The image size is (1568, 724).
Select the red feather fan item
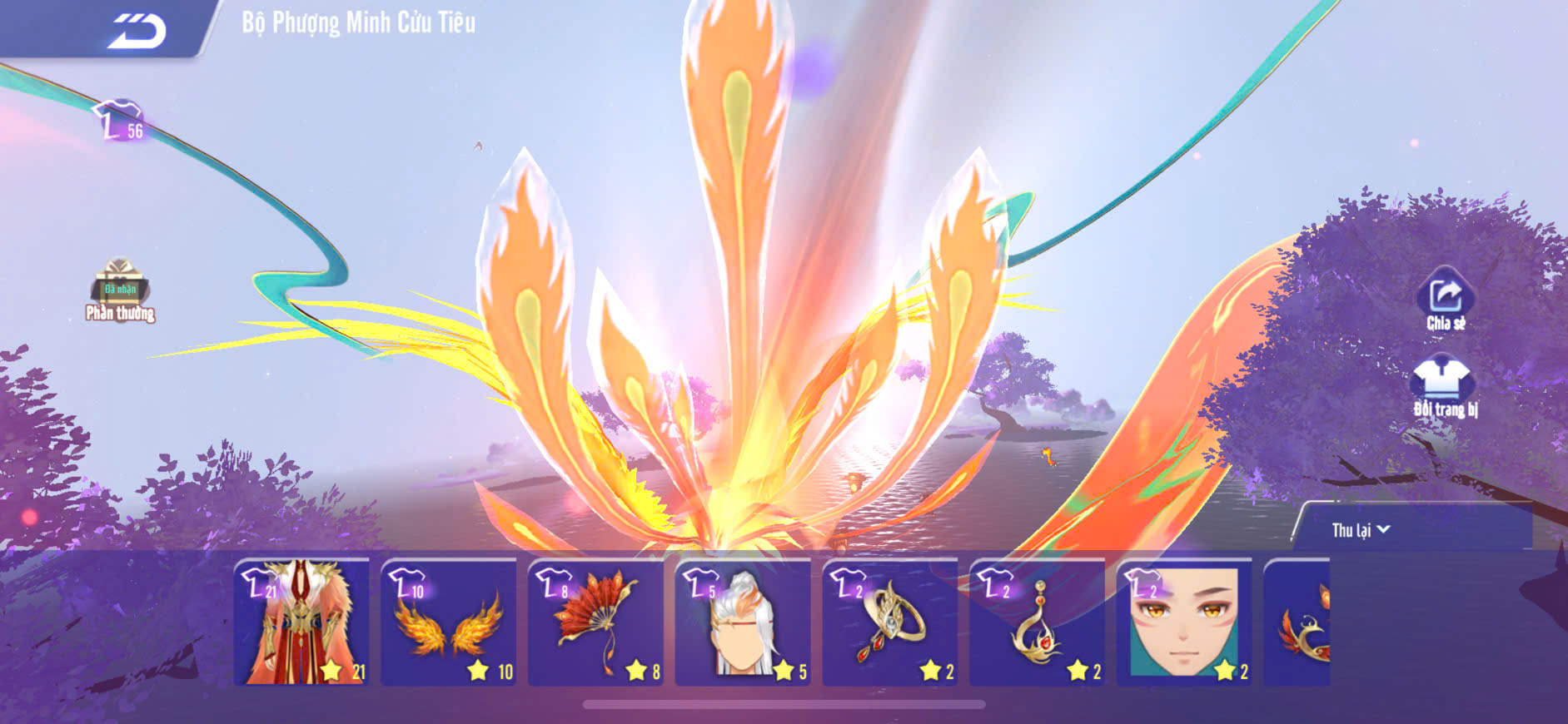(596, 622)
